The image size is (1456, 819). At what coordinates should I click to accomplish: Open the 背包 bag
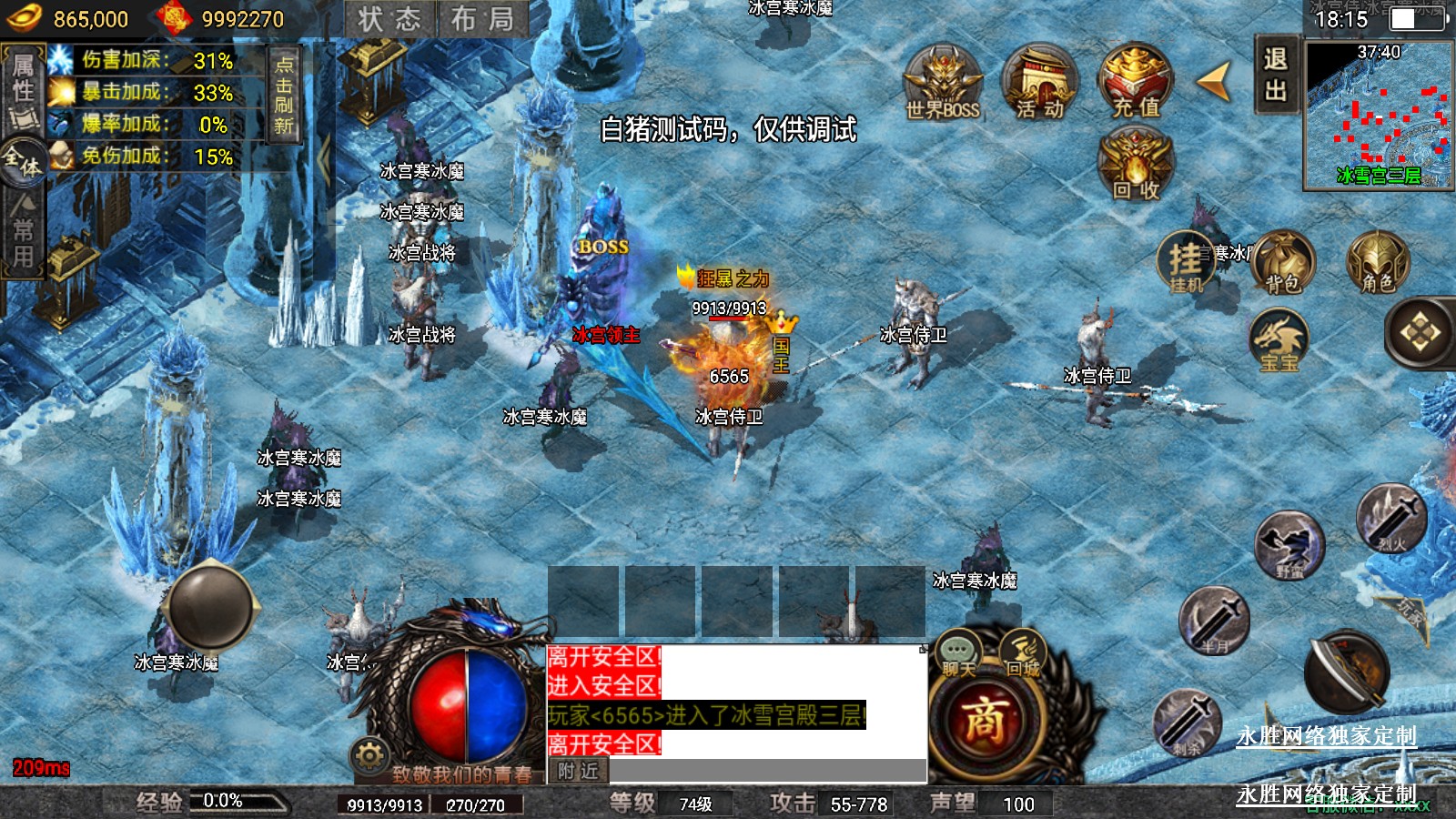[x=1283, y=263]
